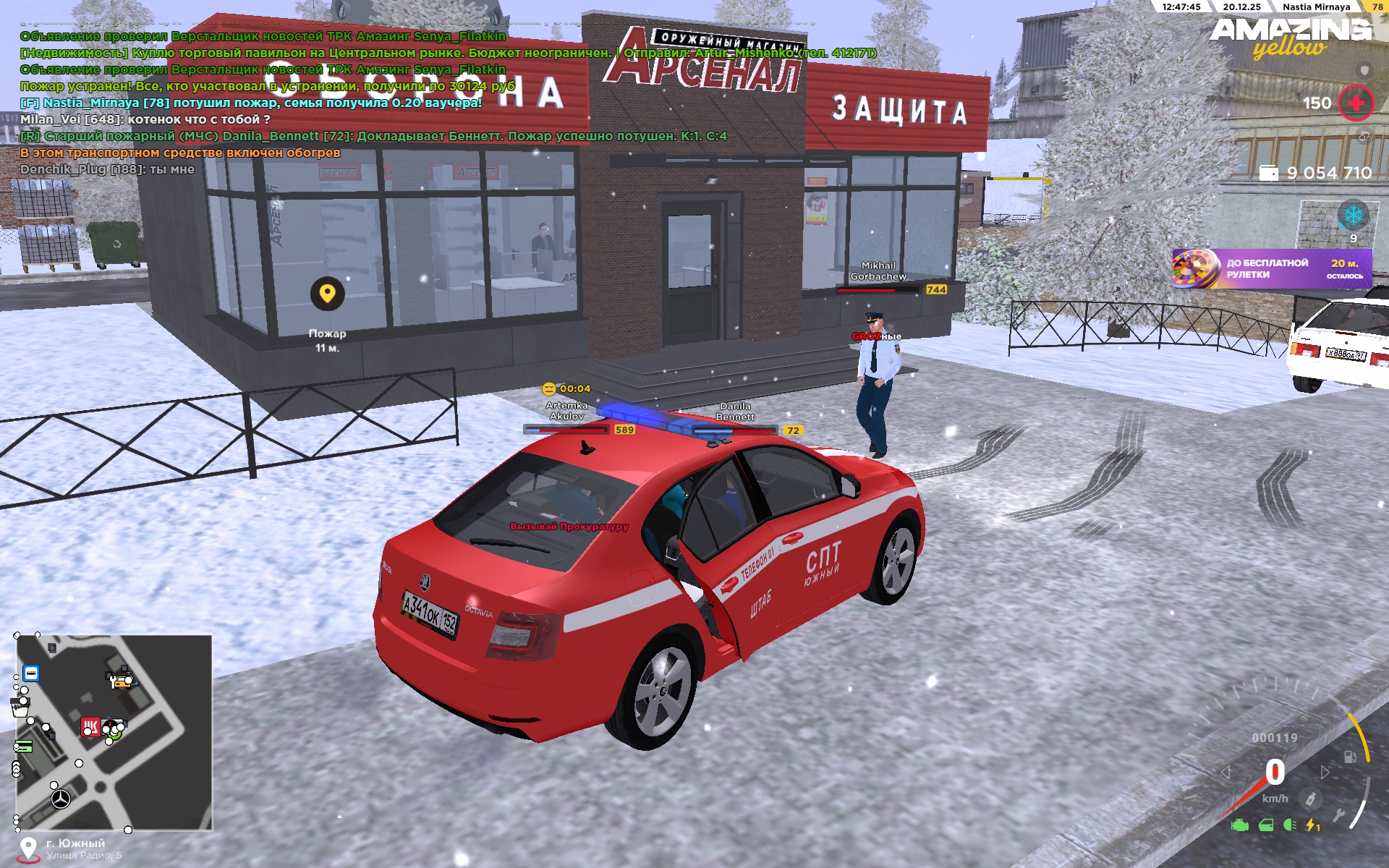
Task: Click the blue snowflake temperature icon
Action: [1353, 215]
